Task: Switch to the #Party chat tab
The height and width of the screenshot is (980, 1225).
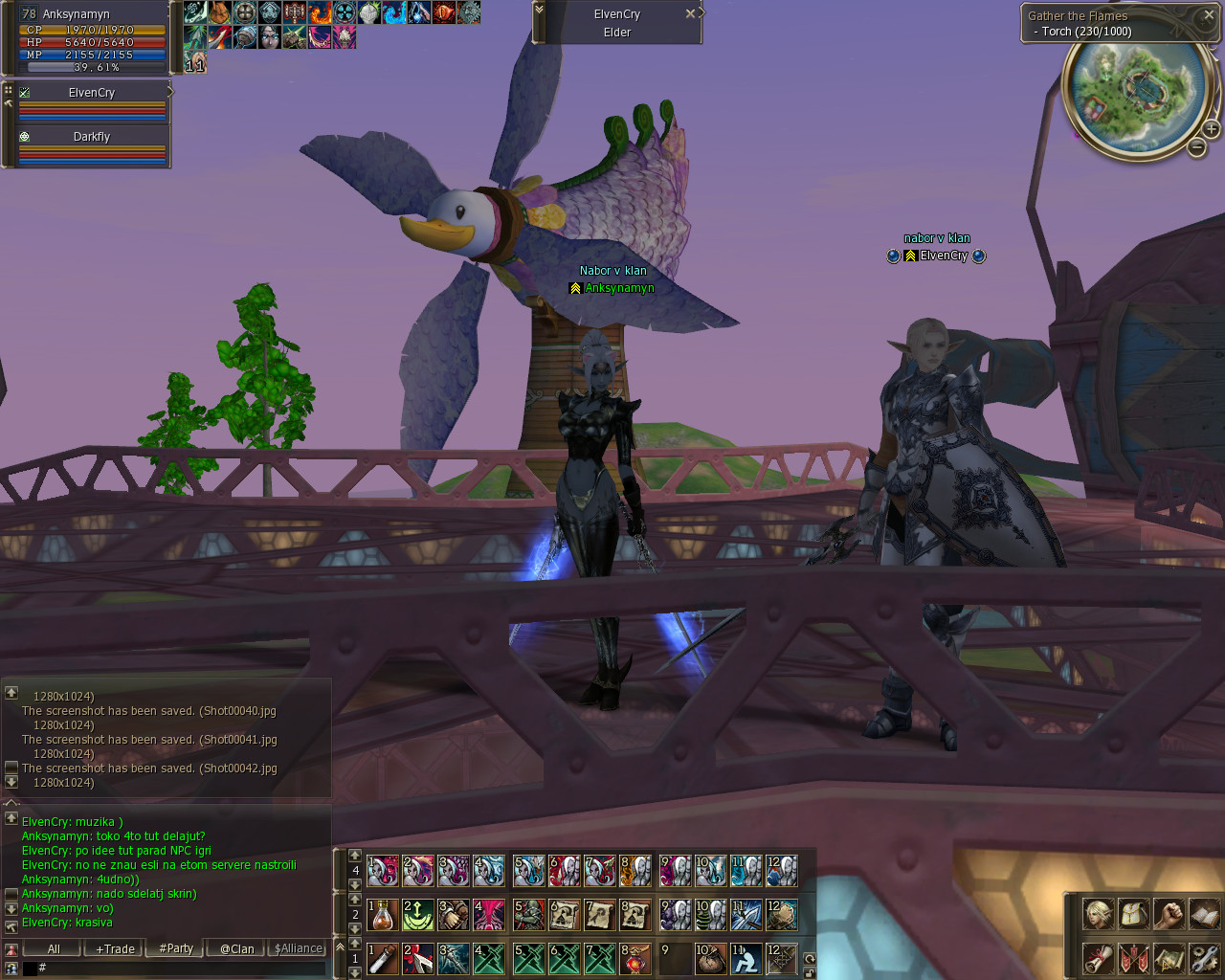Action: [176, 948]
